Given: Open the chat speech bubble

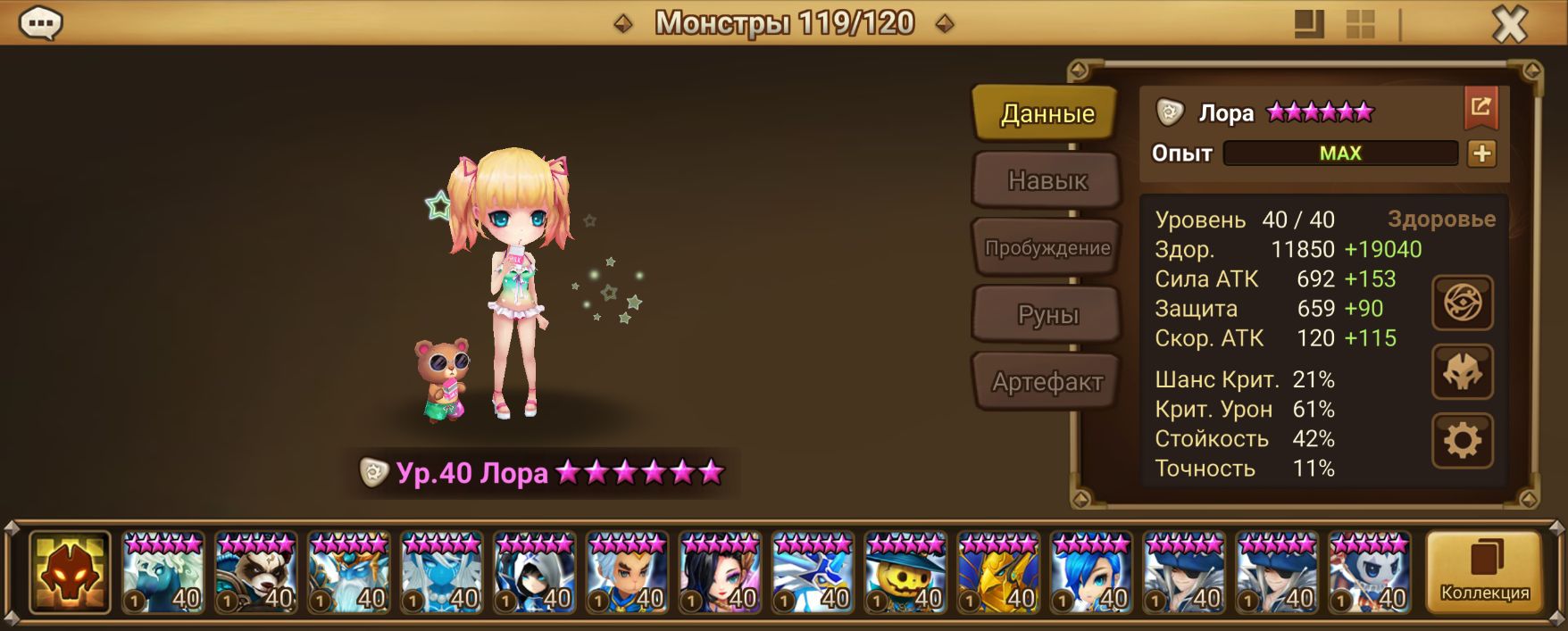Looking at the screenshot, I should click(x=41, y=23).
